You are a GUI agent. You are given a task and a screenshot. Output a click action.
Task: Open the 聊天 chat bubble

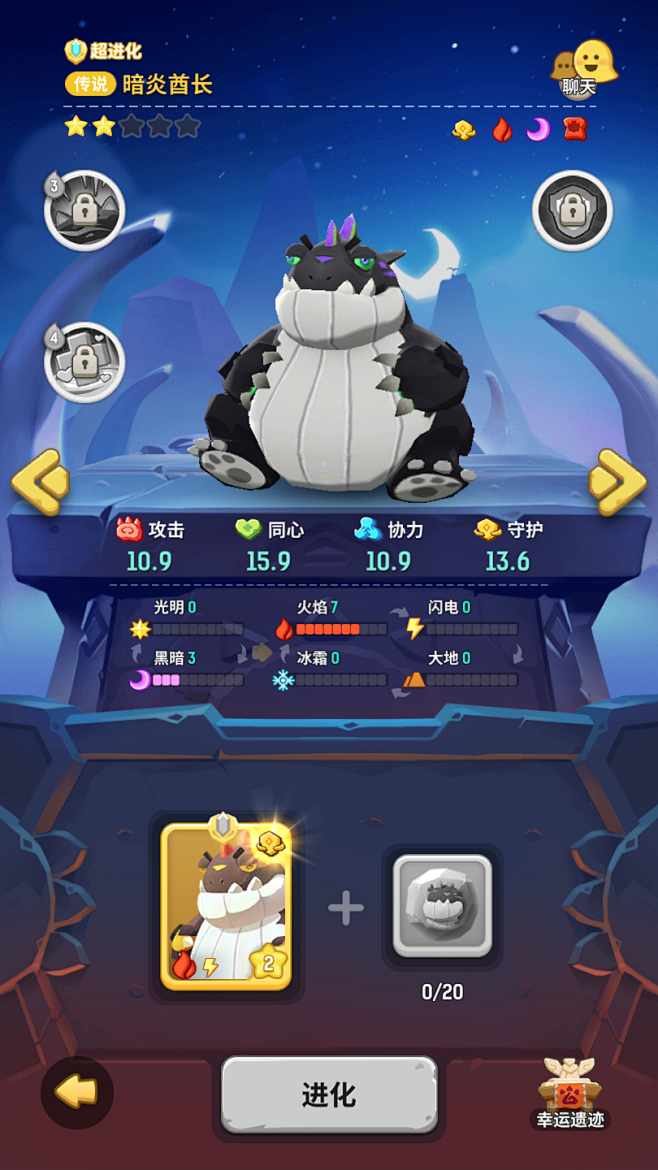click(584, 70)
